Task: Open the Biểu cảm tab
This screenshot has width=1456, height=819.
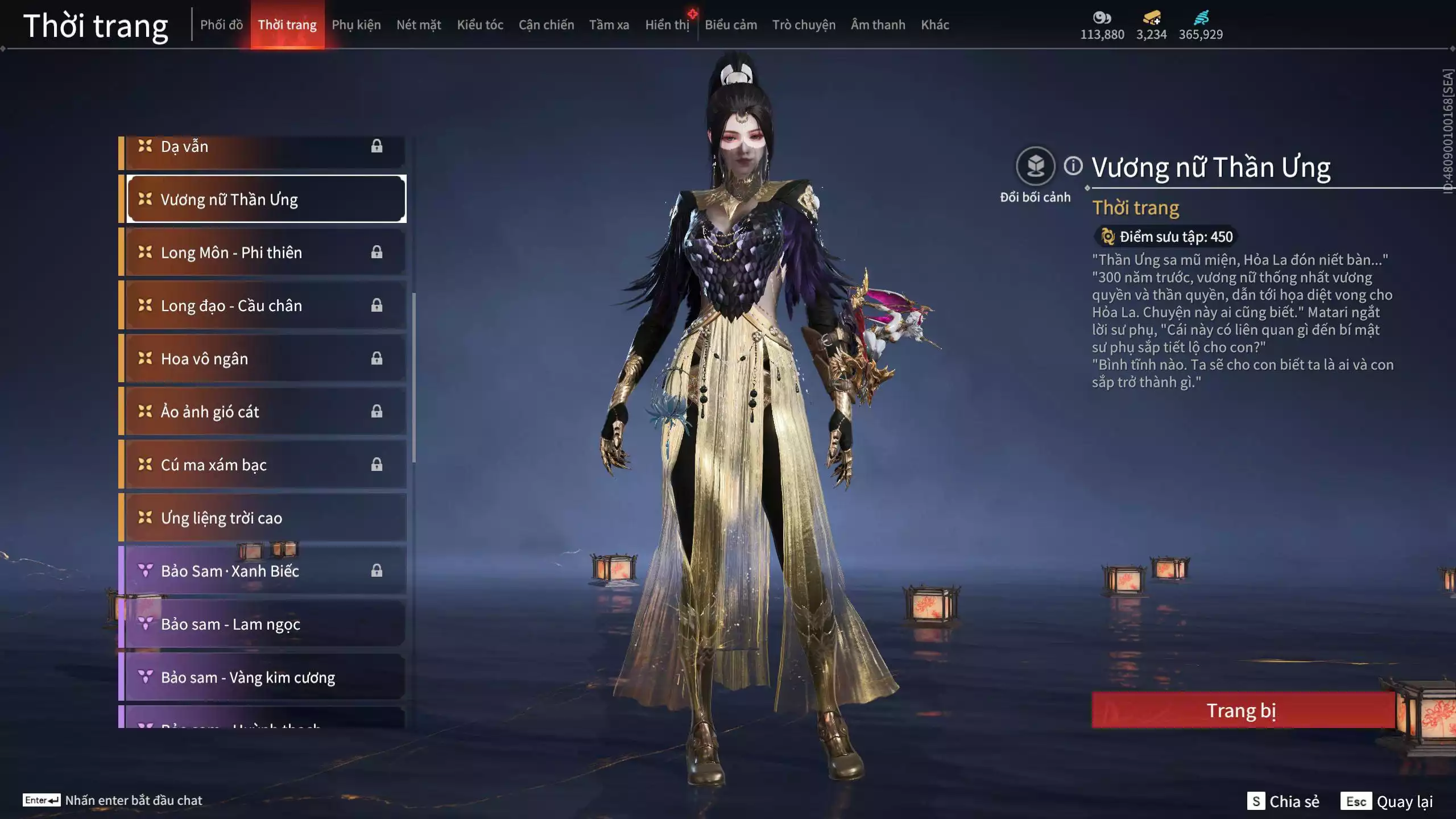Action: click(x=731, y=25)
